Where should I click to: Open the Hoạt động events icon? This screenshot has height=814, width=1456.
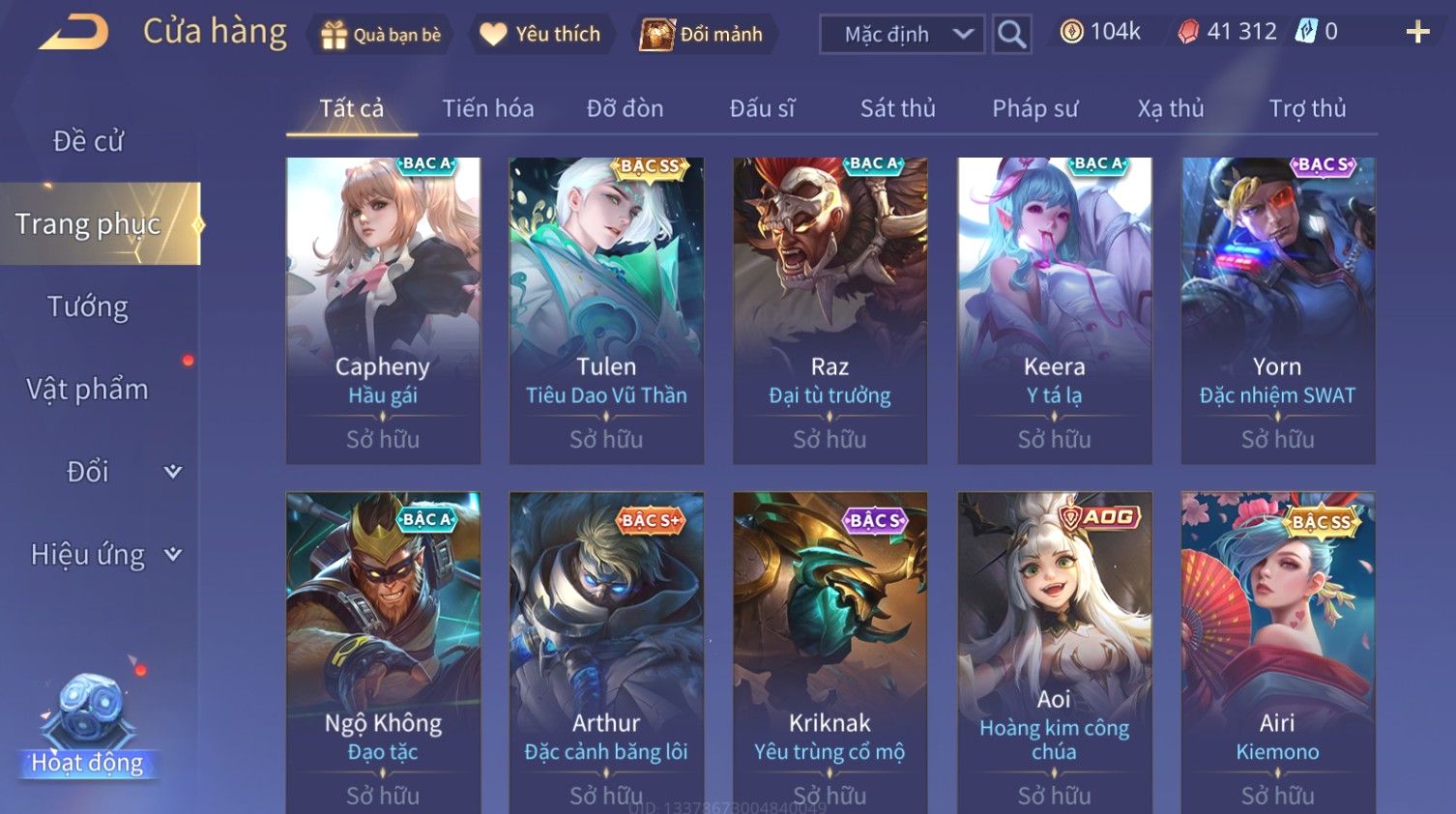[x=87, y=725]
